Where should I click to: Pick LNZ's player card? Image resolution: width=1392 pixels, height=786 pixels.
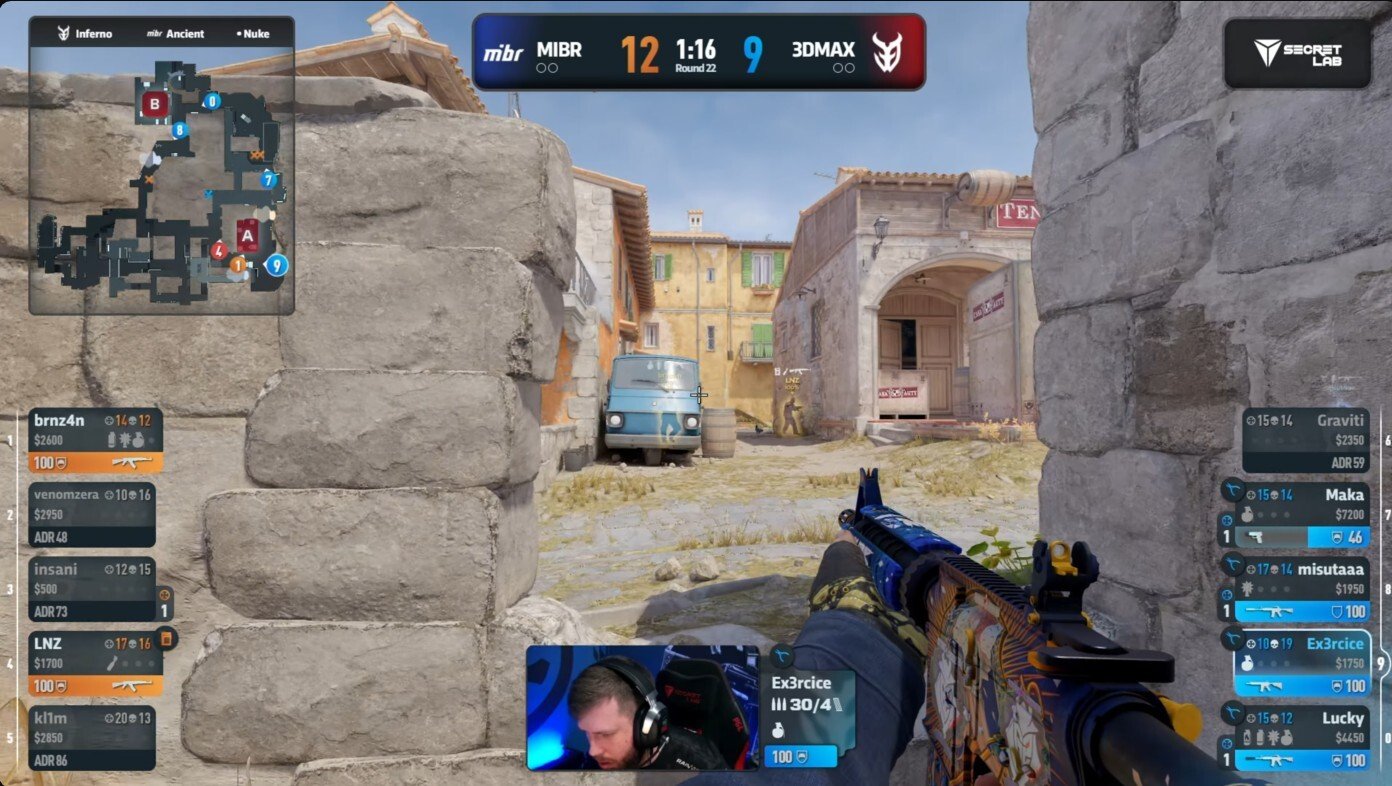[95, 663]
